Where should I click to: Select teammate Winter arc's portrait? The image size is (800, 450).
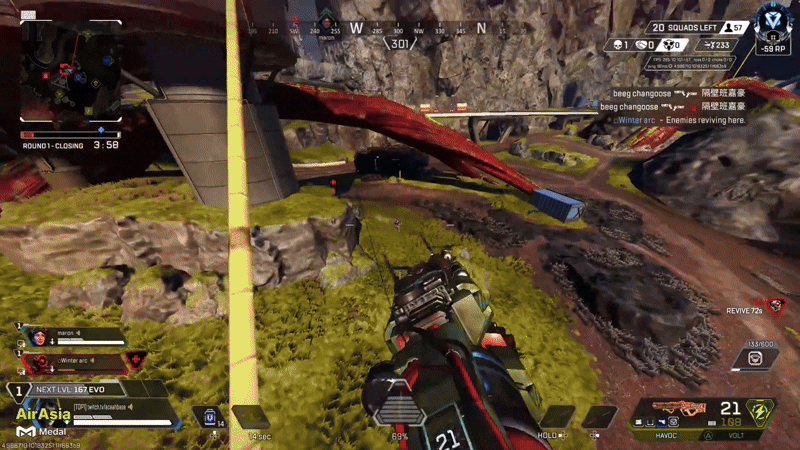click(38, 358)
